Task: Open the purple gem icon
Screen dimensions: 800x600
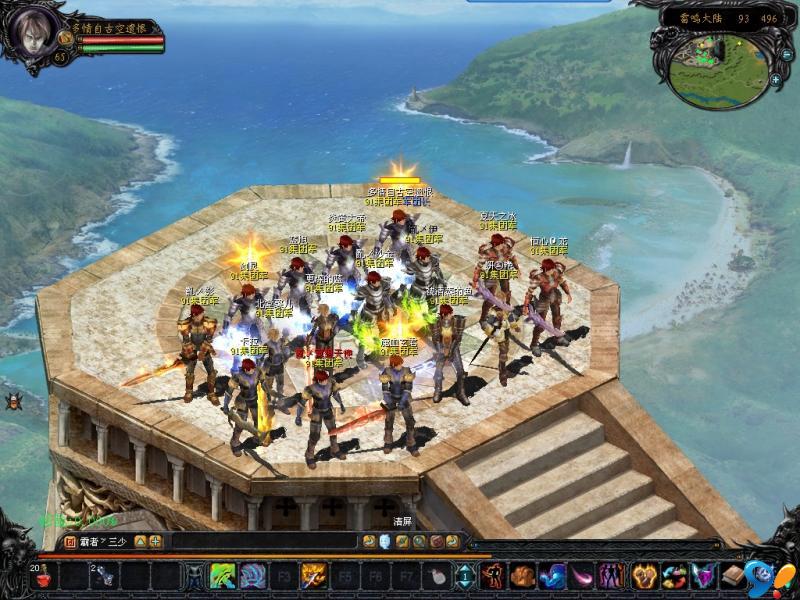Action: pyautogui.click(x=705, y=576)
